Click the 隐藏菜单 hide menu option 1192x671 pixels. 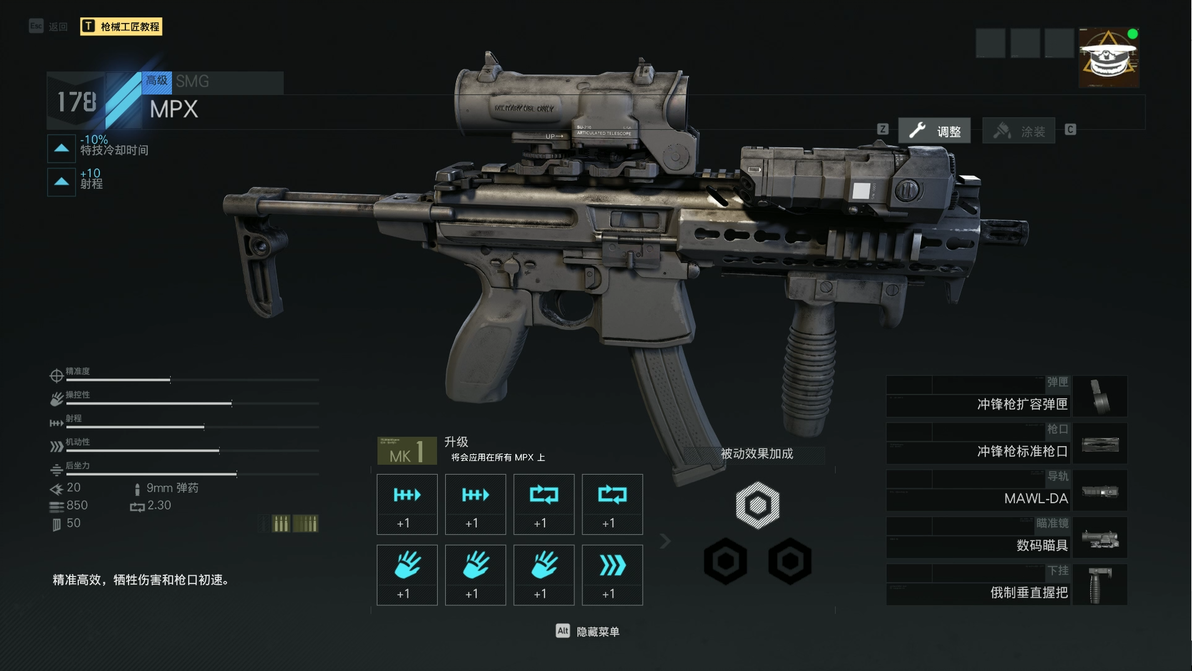click(590, 632)
